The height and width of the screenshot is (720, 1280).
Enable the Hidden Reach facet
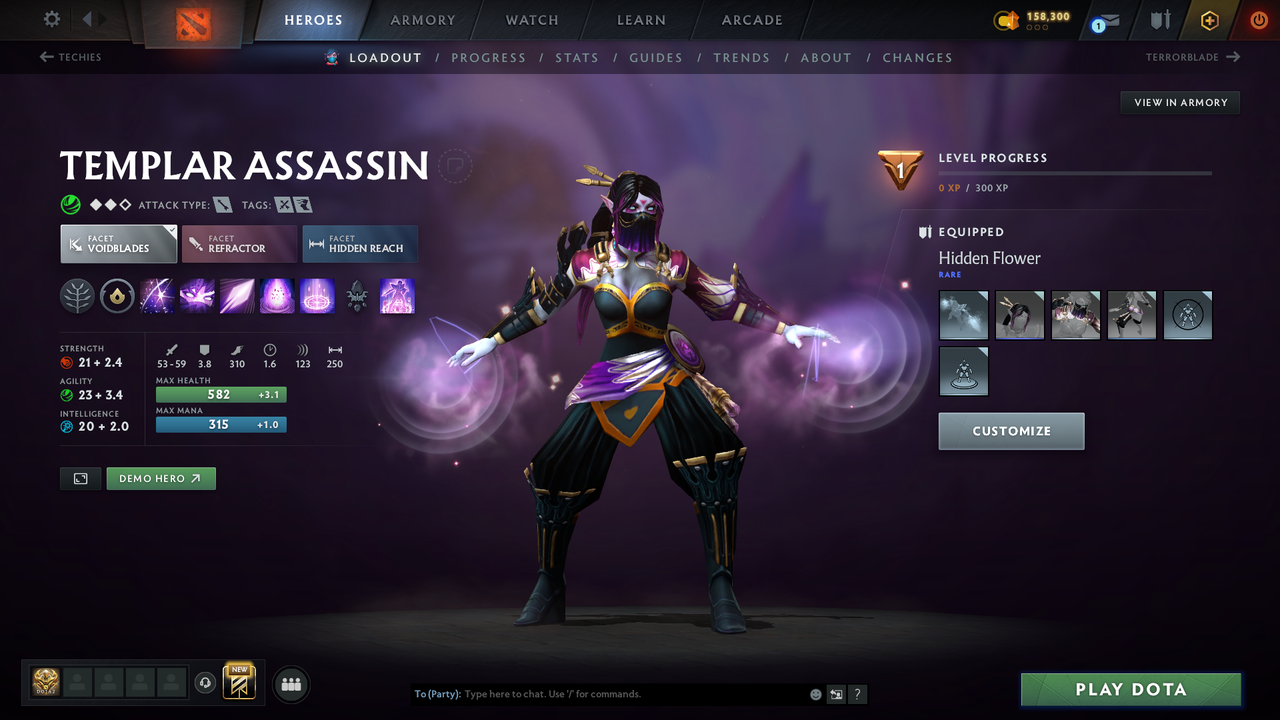point(359,243)
